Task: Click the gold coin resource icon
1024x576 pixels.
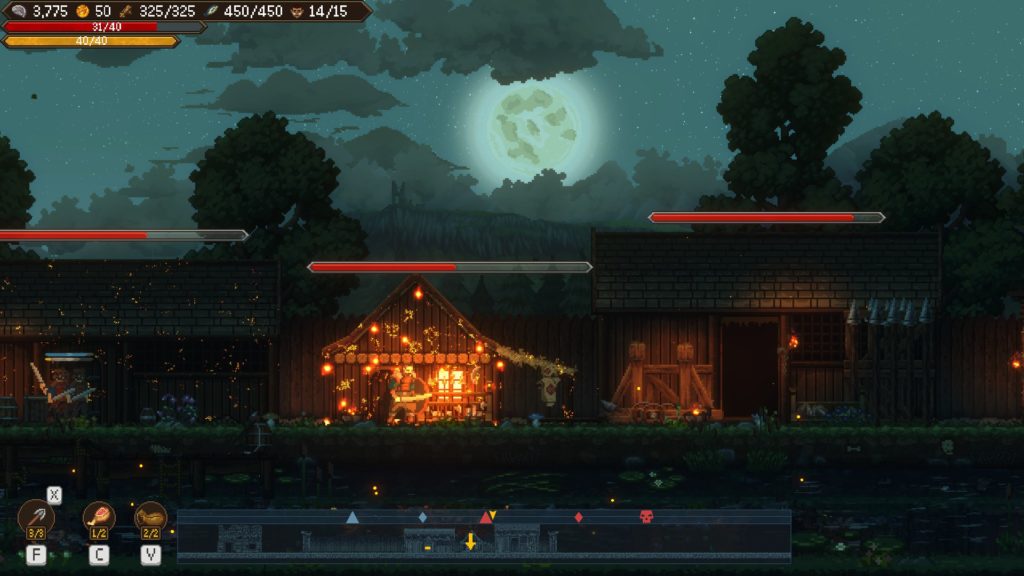Action: click(x=84, y=10)
